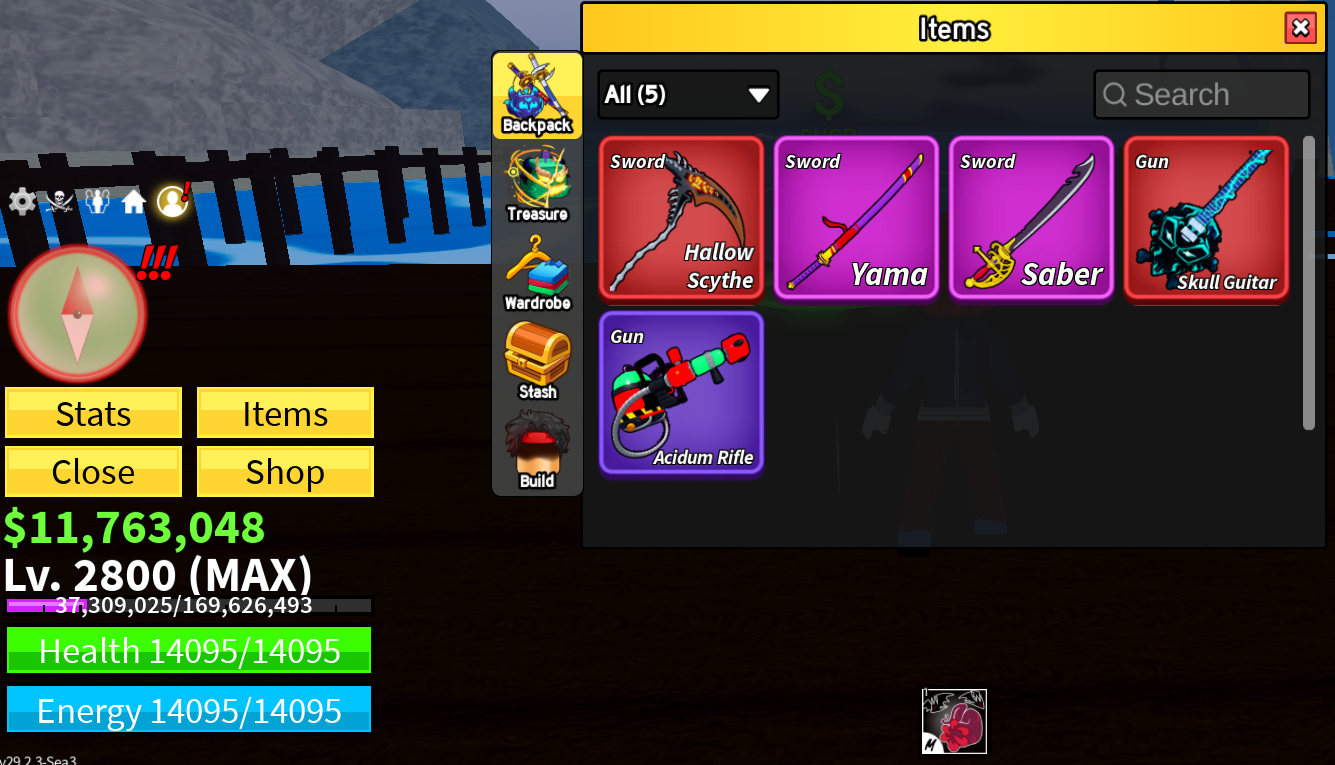Viewport: 1335px width, 765px height.
Task: Close the Items window
Action: pyautogui.click(x=1300, y=28)
